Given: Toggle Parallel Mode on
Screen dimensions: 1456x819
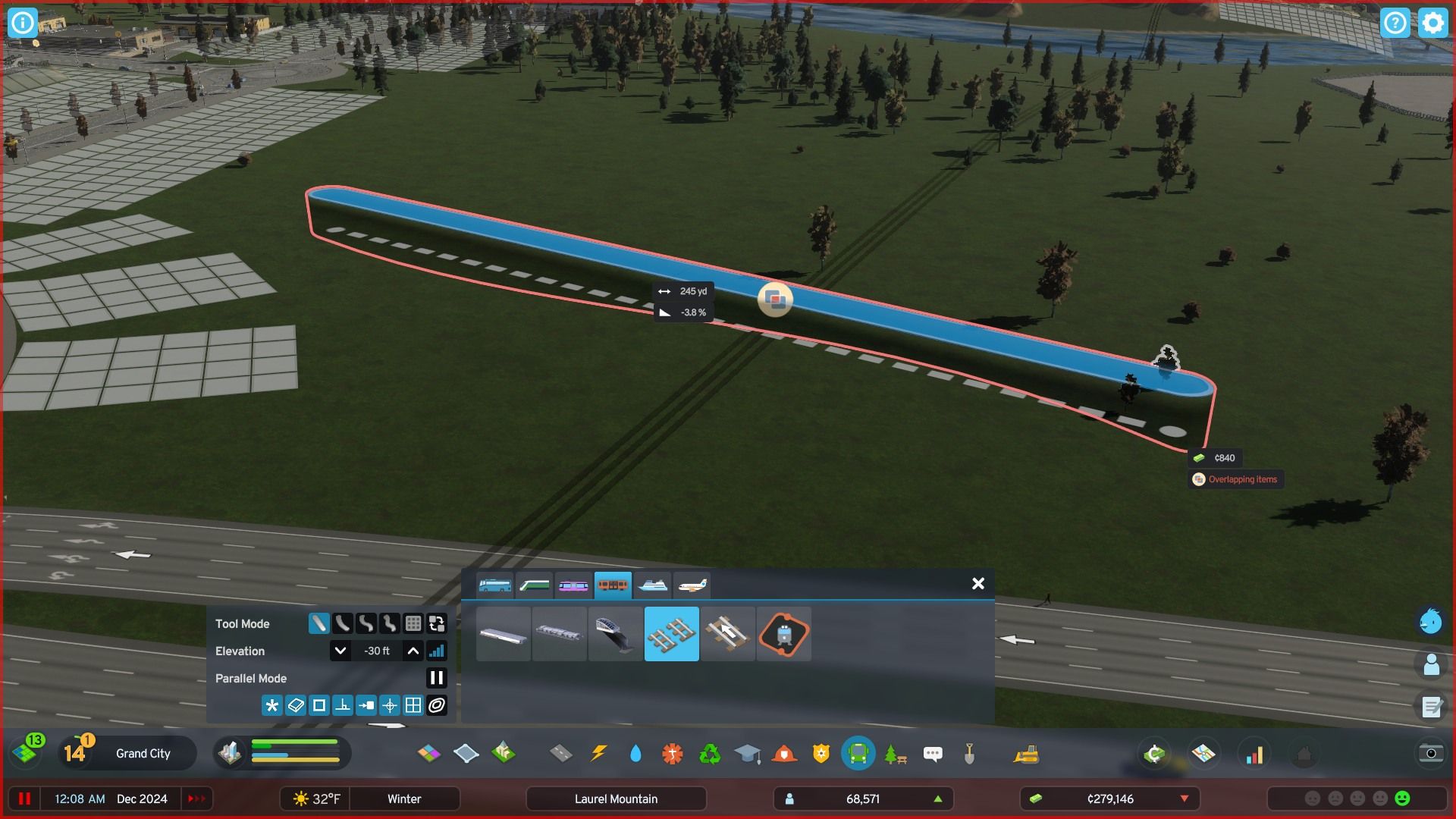Looking at the screenshot, I should (436, 678).
